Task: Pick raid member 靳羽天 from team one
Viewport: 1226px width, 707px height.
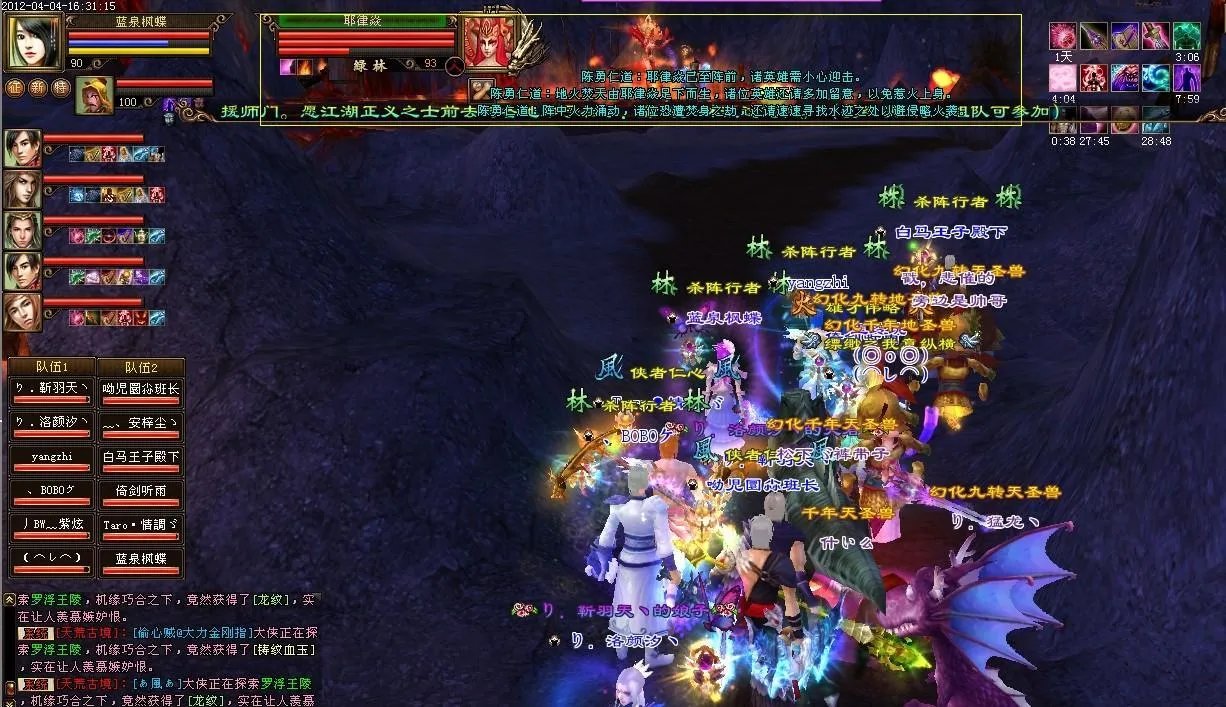Action: point(51,388)
